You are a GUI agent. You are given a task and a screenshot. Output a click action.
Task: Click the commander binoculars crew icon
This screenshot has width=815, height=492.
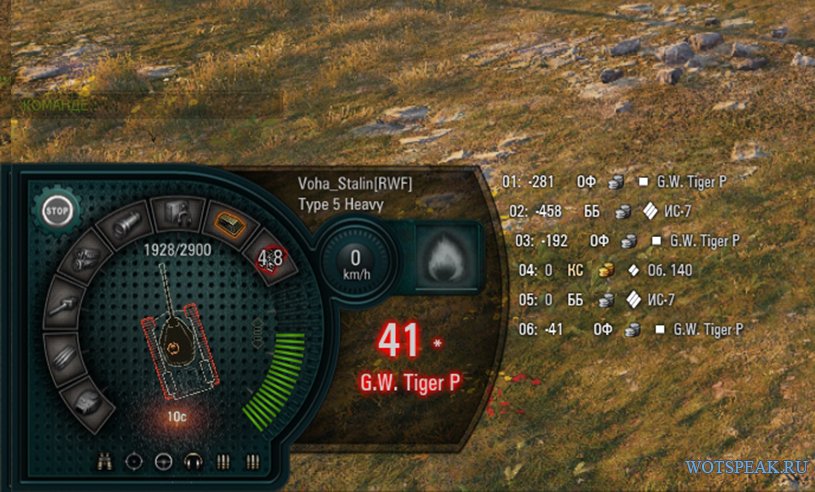tap(105, 461)
